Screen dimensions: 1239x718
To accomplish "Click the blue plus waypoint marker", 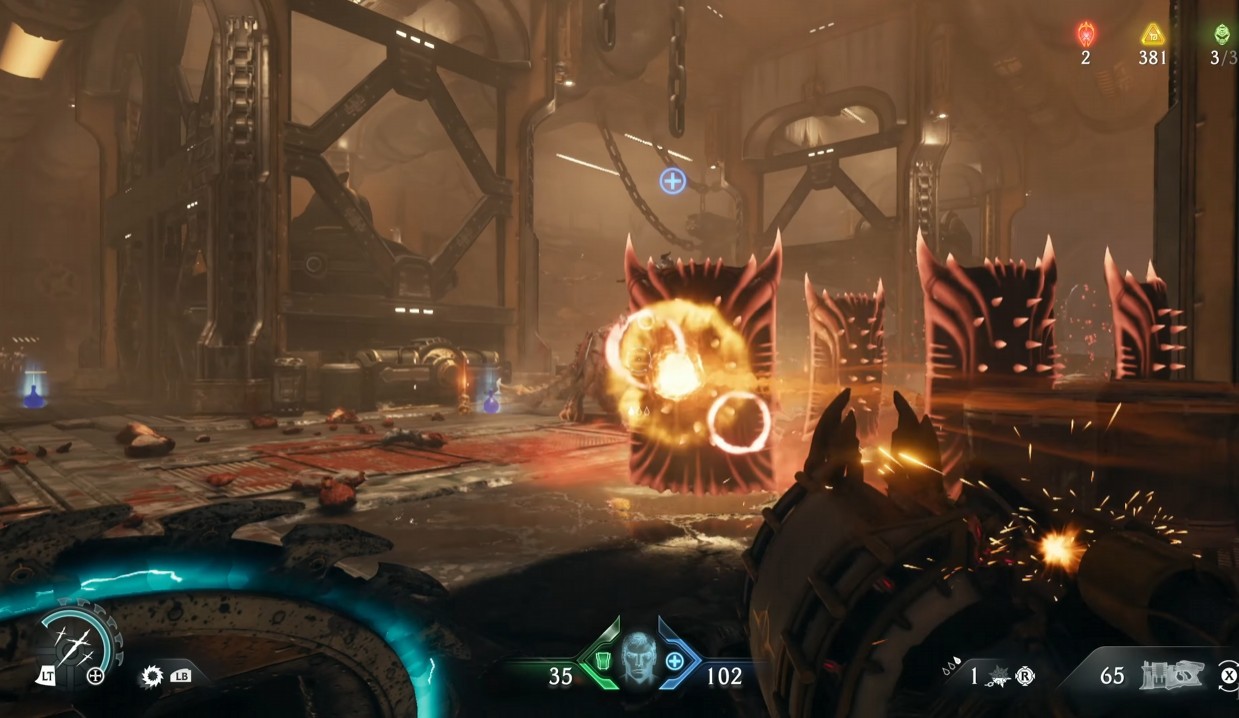I will pyautogui.click(x=673, y=181).
